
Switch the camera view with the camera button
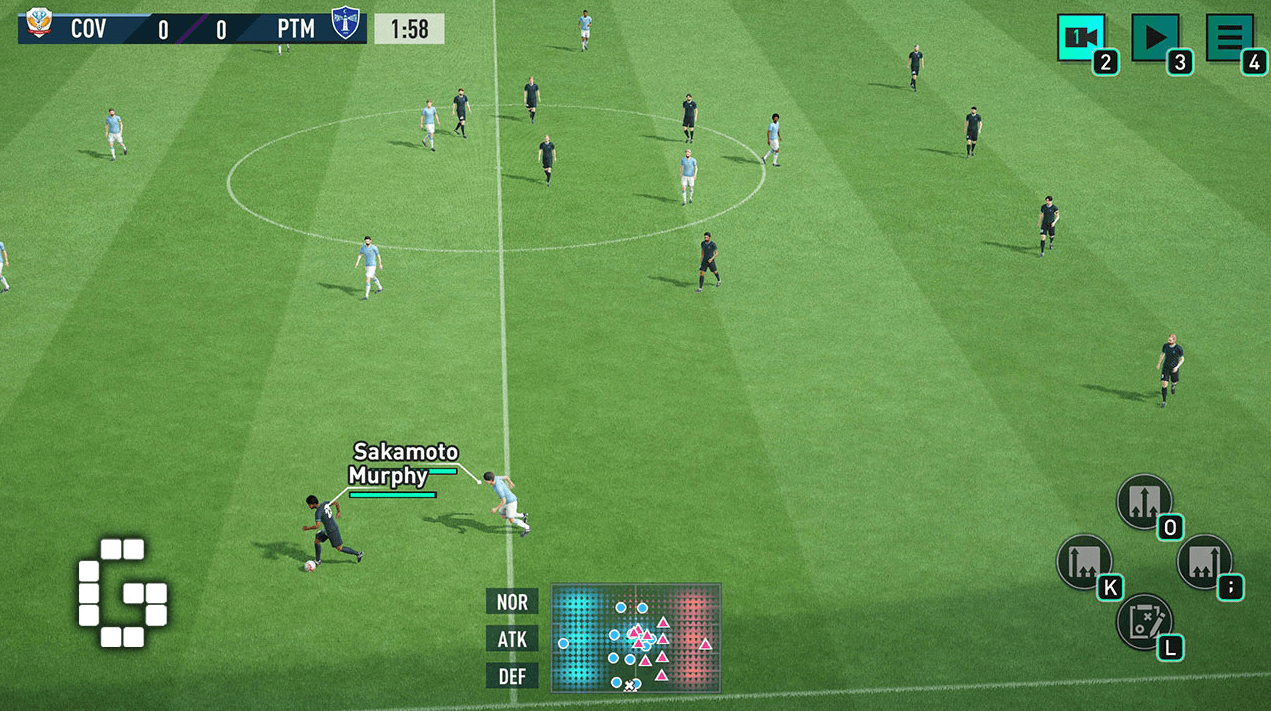click(x=1080, y=38)
